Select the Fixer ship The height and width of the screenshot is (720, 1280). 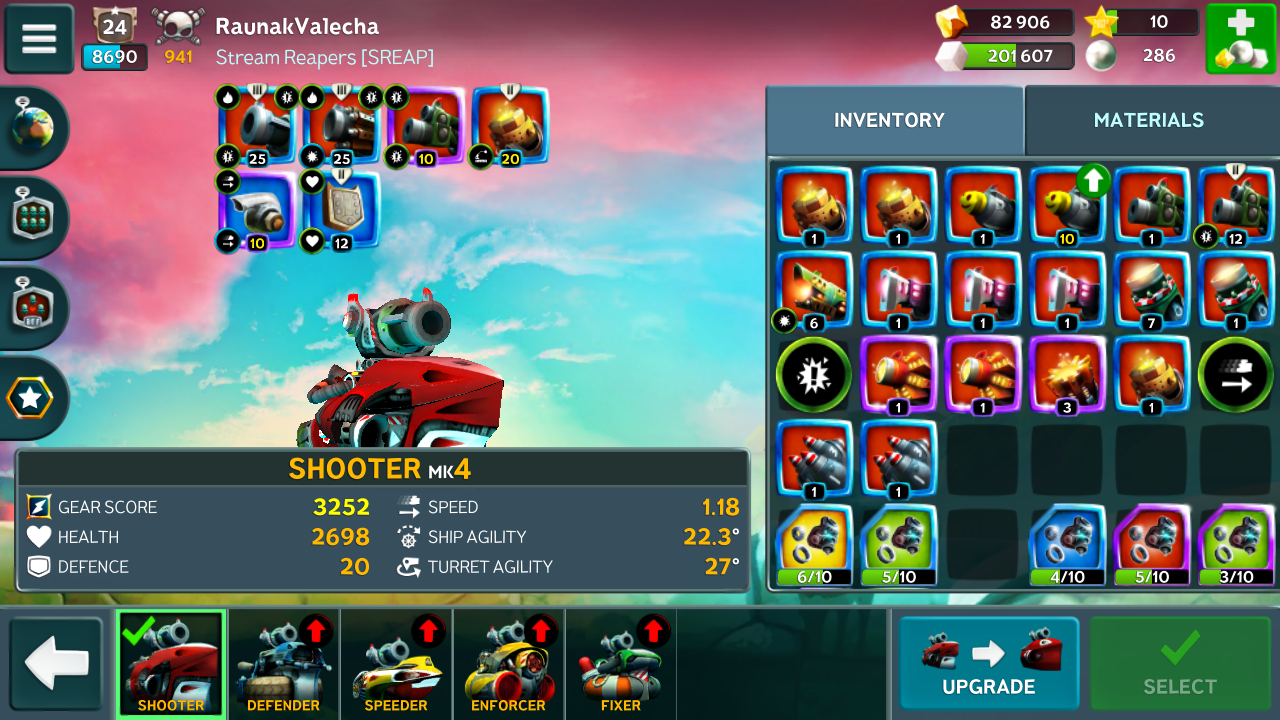point(621,663)
